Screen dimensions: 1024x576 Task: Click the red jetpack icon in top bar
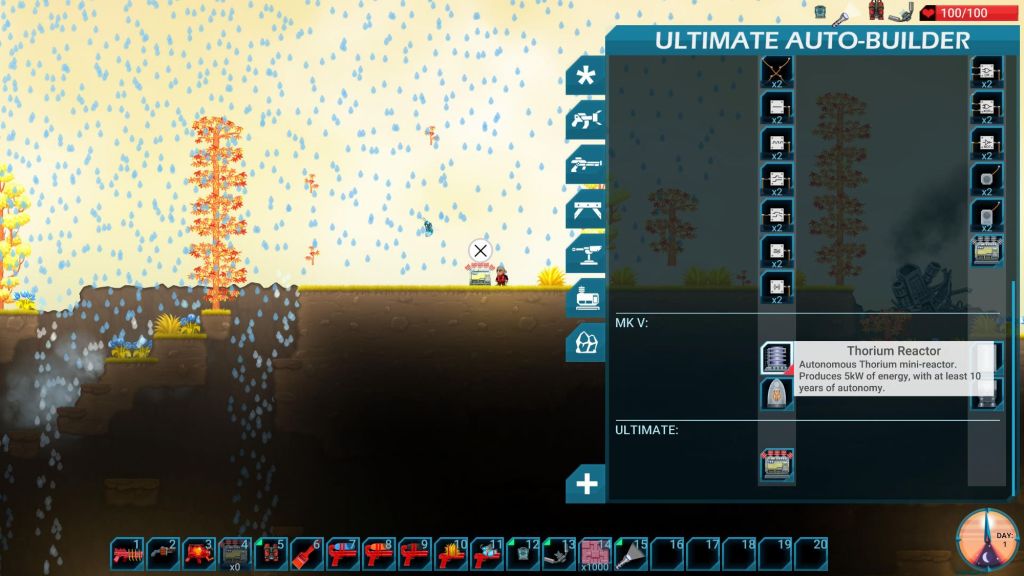point(877,13)
